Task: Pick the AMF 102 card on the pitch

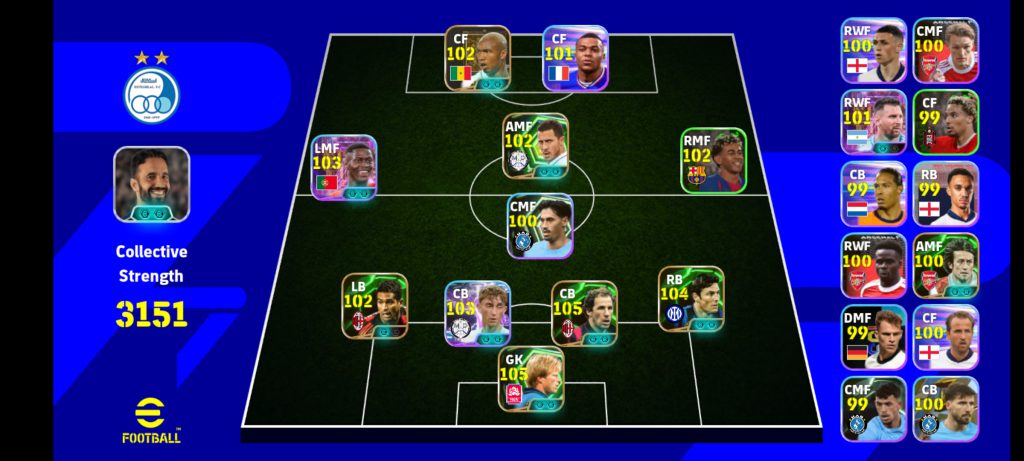Action: click(535, 146)
